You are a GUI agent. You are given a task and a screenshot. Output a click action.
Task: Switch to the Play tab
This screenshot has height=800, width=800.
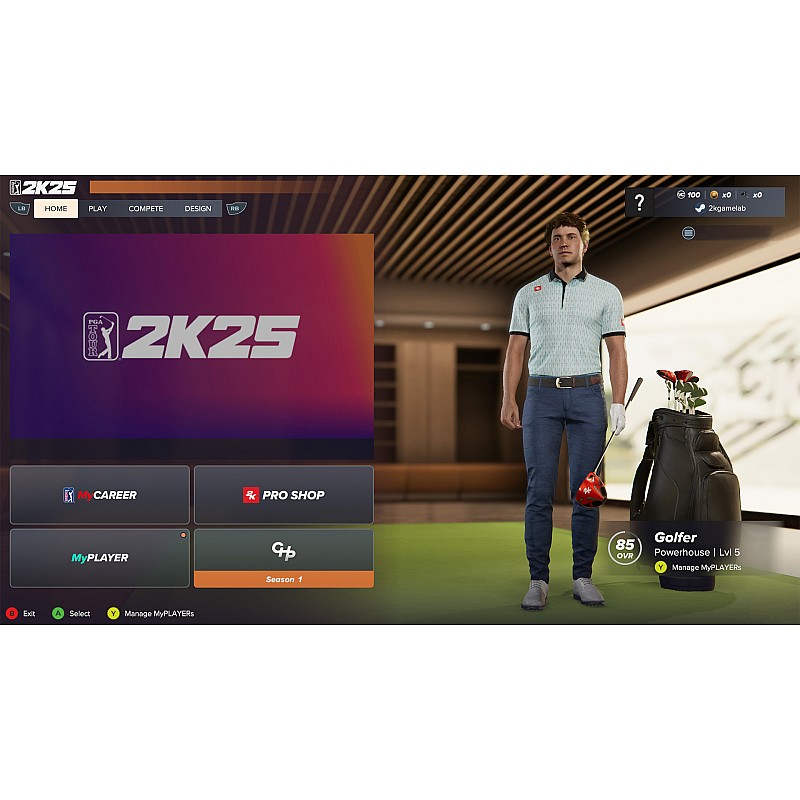pyautogui.click(x=98, y=208)
